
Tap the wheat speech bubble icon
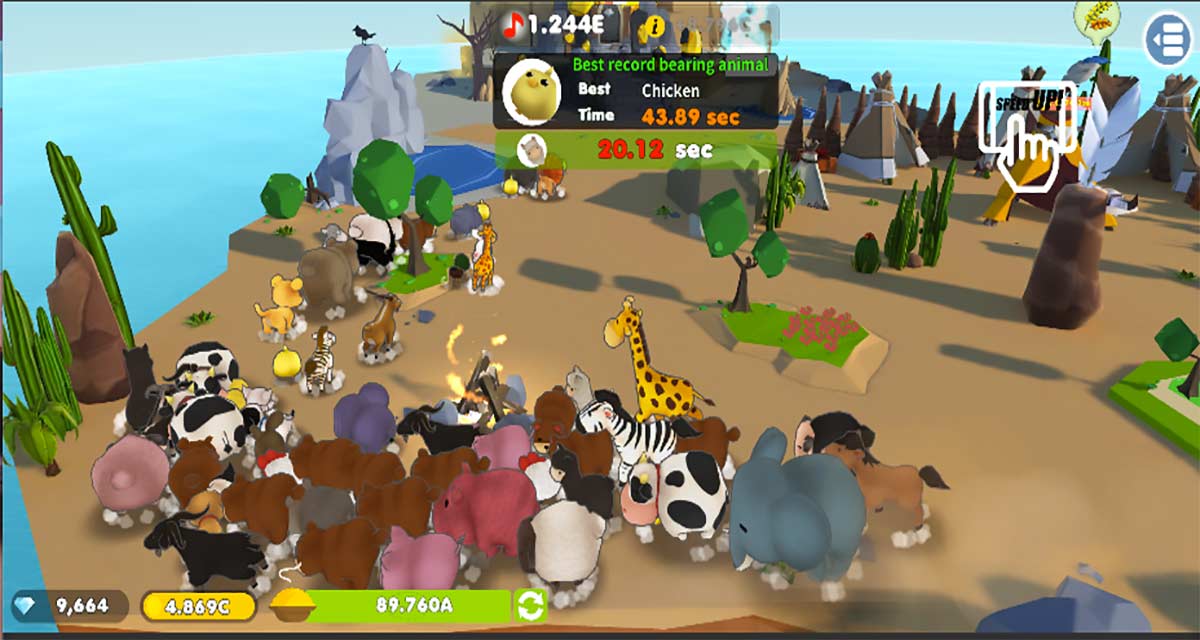coord(1096,18)
